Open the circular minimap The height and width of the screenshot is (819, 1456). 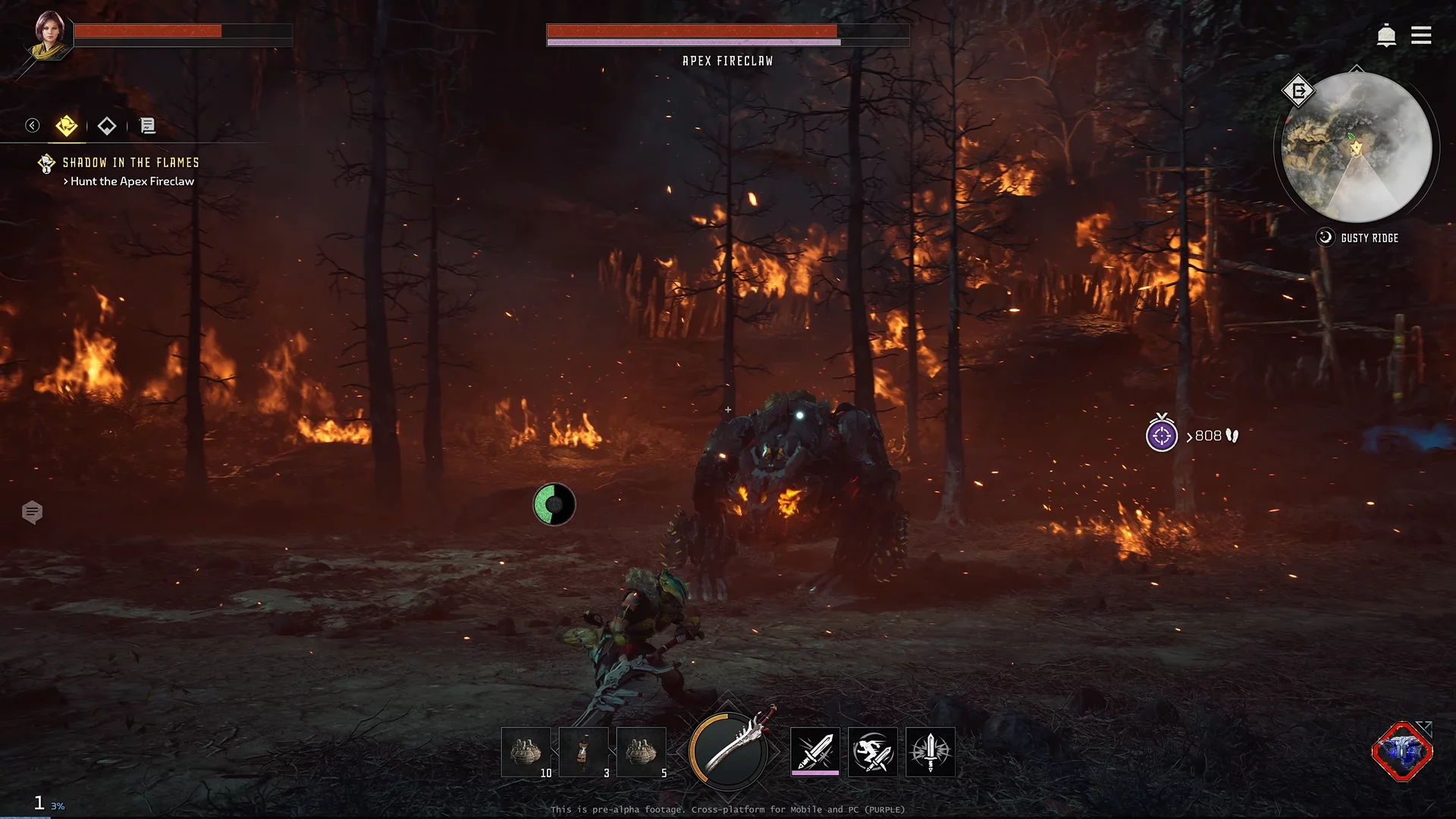(1356, 147)
